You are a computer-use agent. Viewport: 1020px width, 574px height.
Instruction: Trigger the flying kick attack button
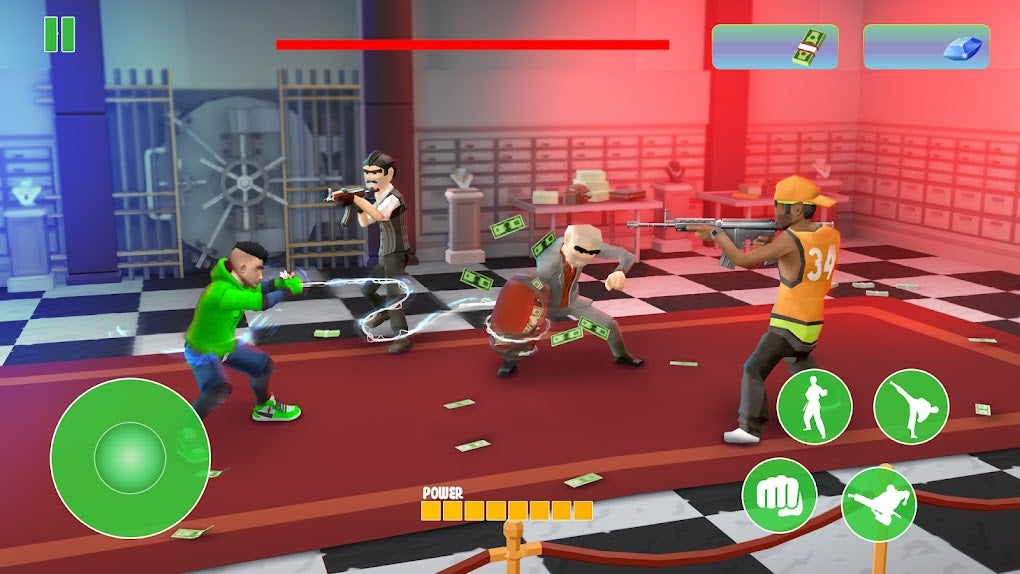pyautogui.click(x=878, y=503)
